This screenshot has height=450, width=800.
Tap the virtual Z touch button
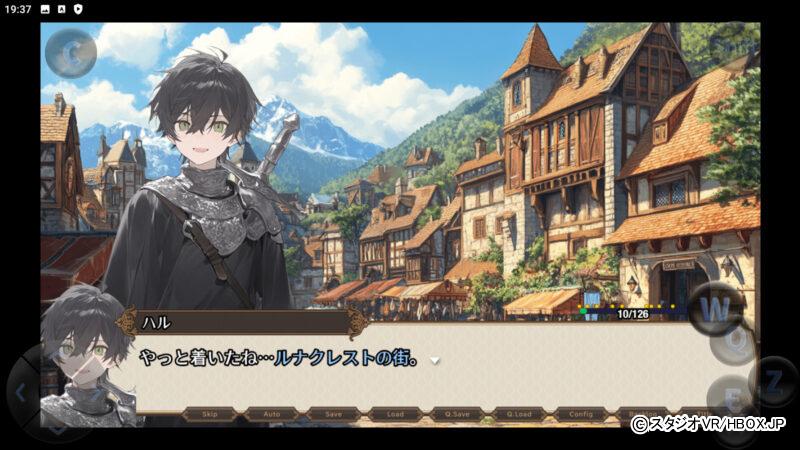[772, 379]
